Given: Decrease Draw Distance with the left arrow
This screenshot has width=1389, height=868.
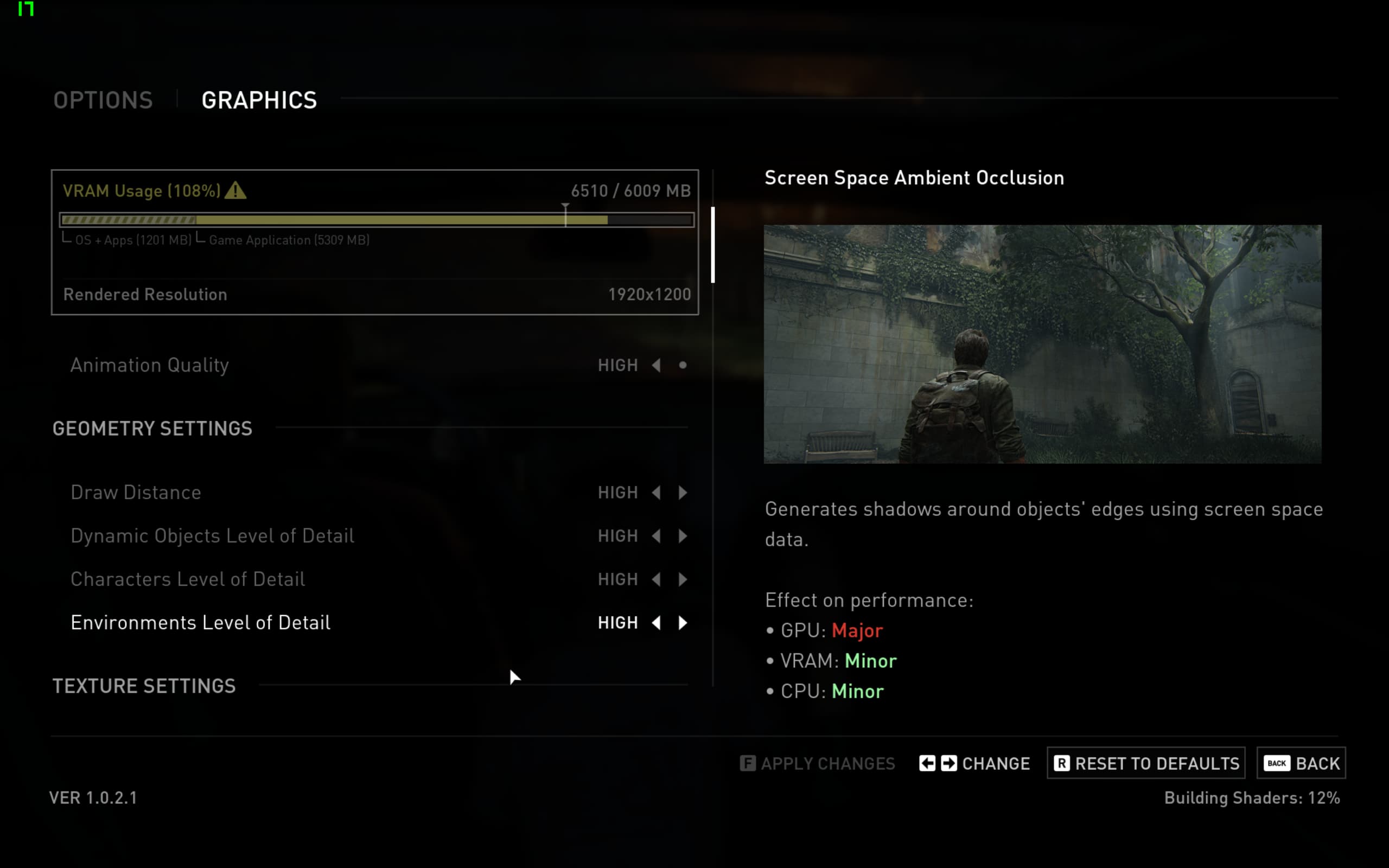Looking at the screenshot, I should [x=656, y=493].
